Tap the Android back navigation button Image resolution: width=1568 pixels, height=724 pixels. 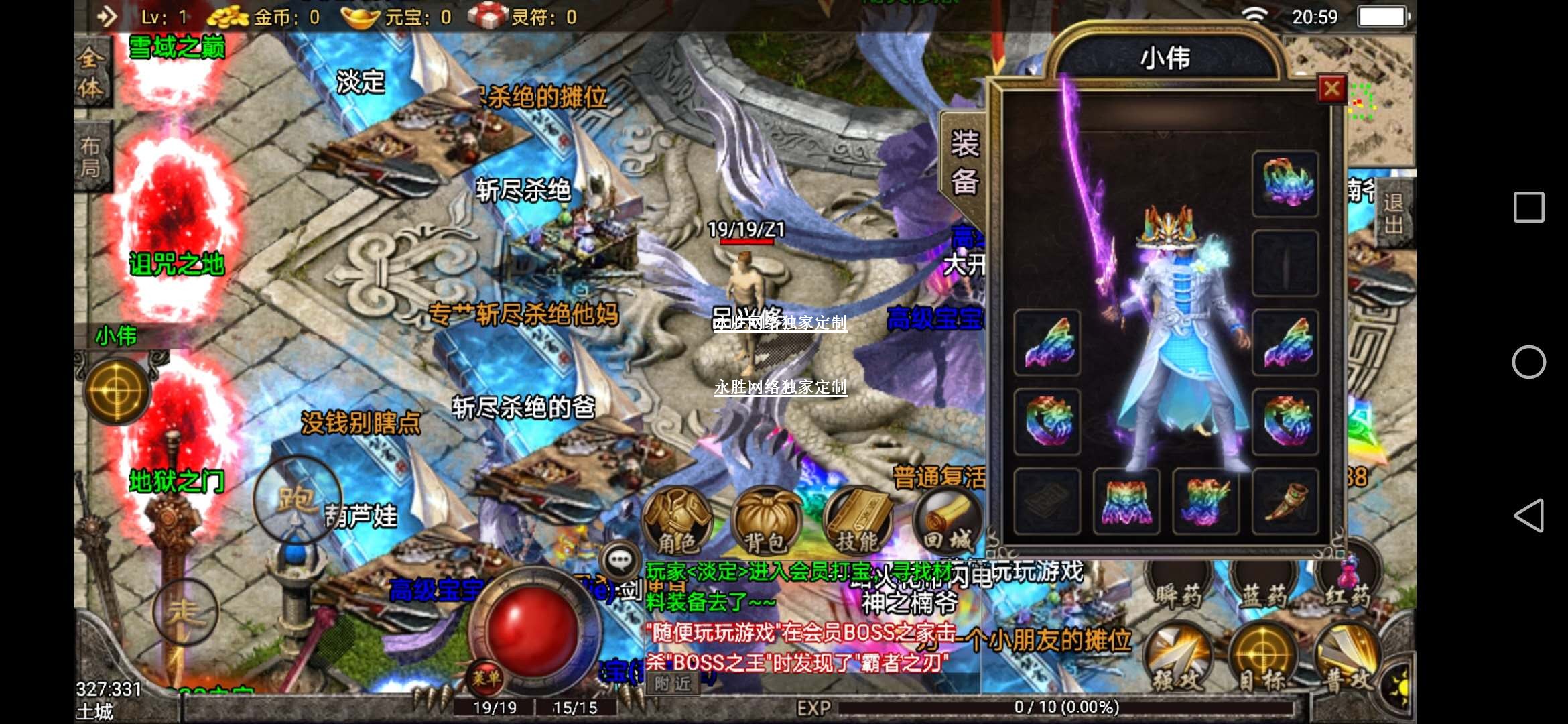click(1529, 516)
